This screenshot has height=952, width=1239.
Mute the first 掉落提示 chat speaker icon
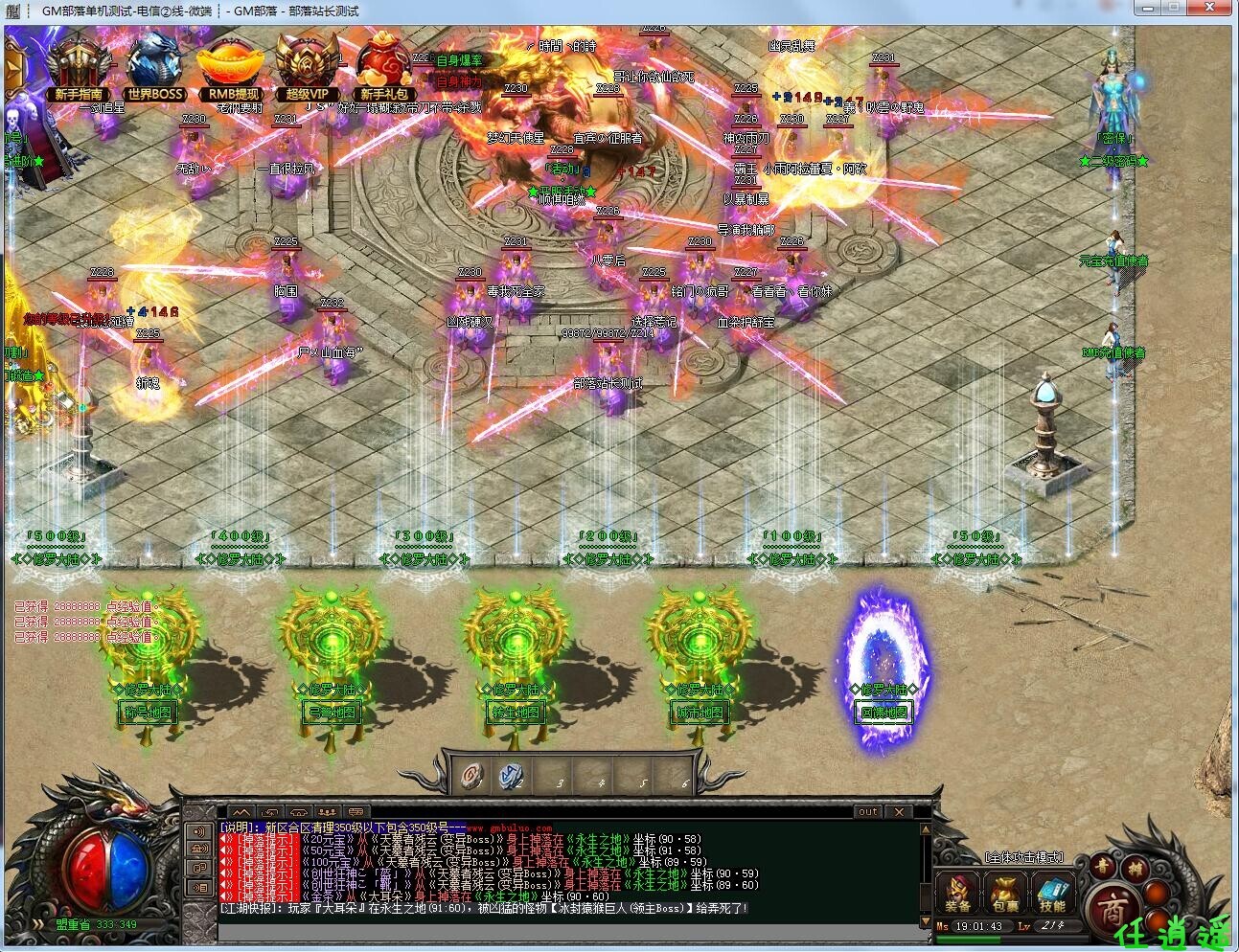(x=223, y=838)
